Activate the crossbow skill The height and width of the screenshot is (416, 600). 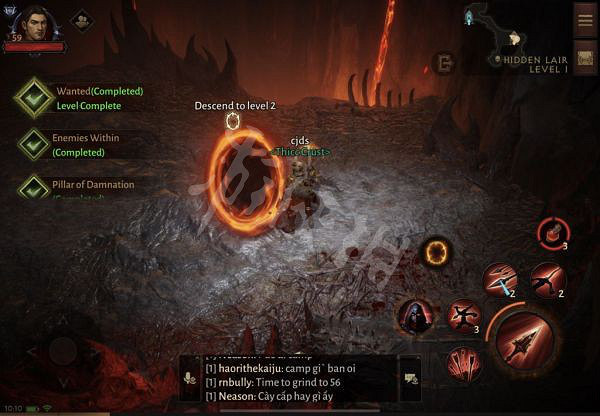pos(547,280)
